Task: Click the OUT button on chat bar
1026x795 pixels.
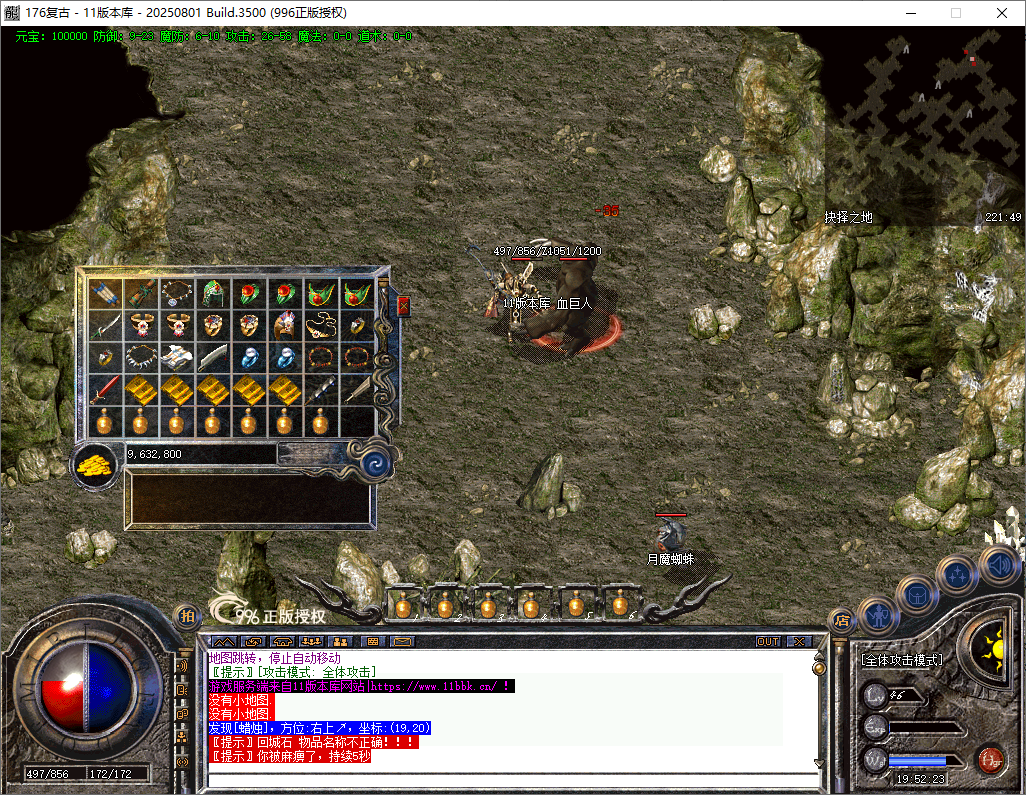Action: coord(768,641)
